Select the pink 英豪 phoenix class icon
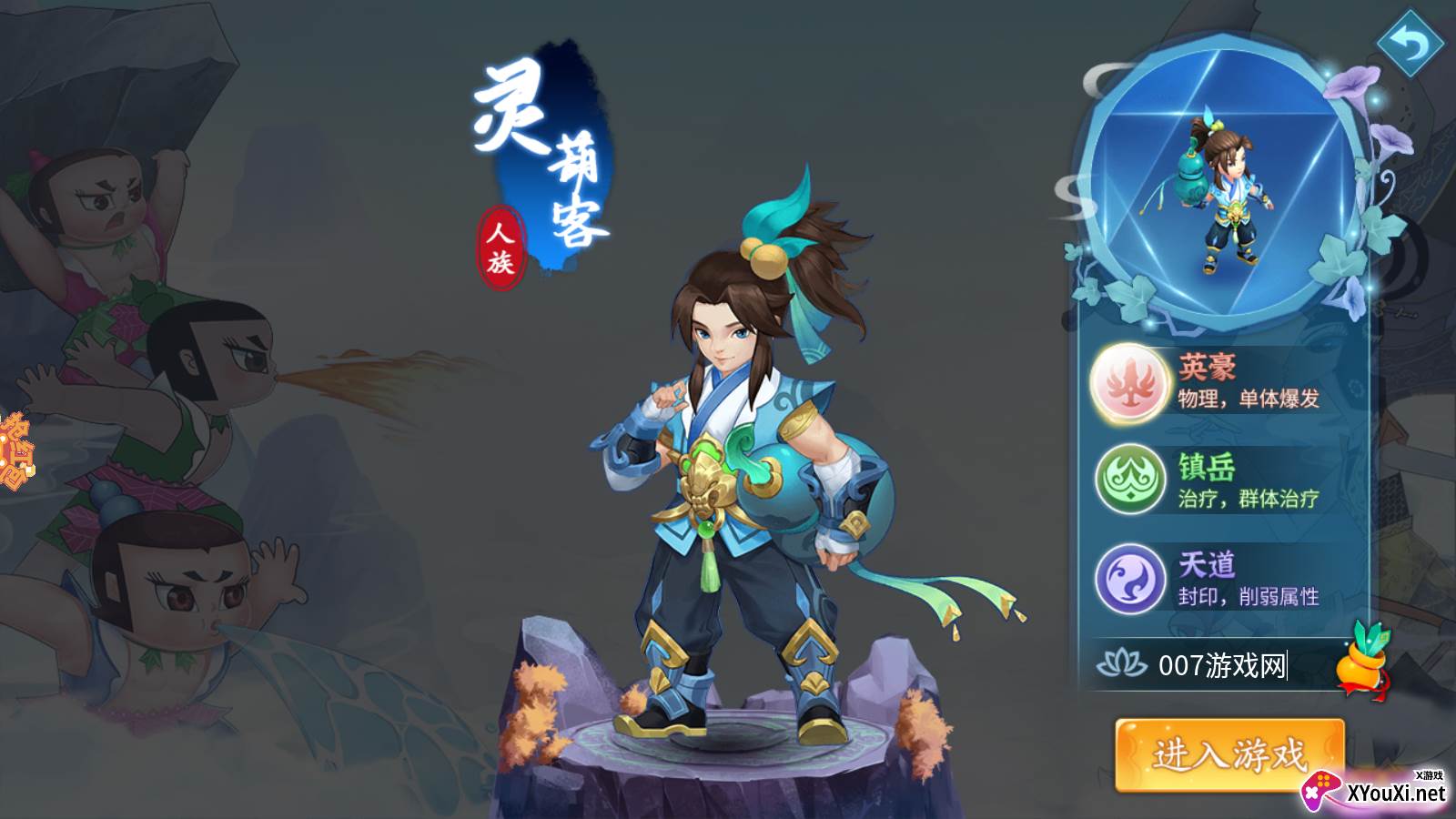Viewport: 1456px width, 819px height. click(x=1126, y=385)
